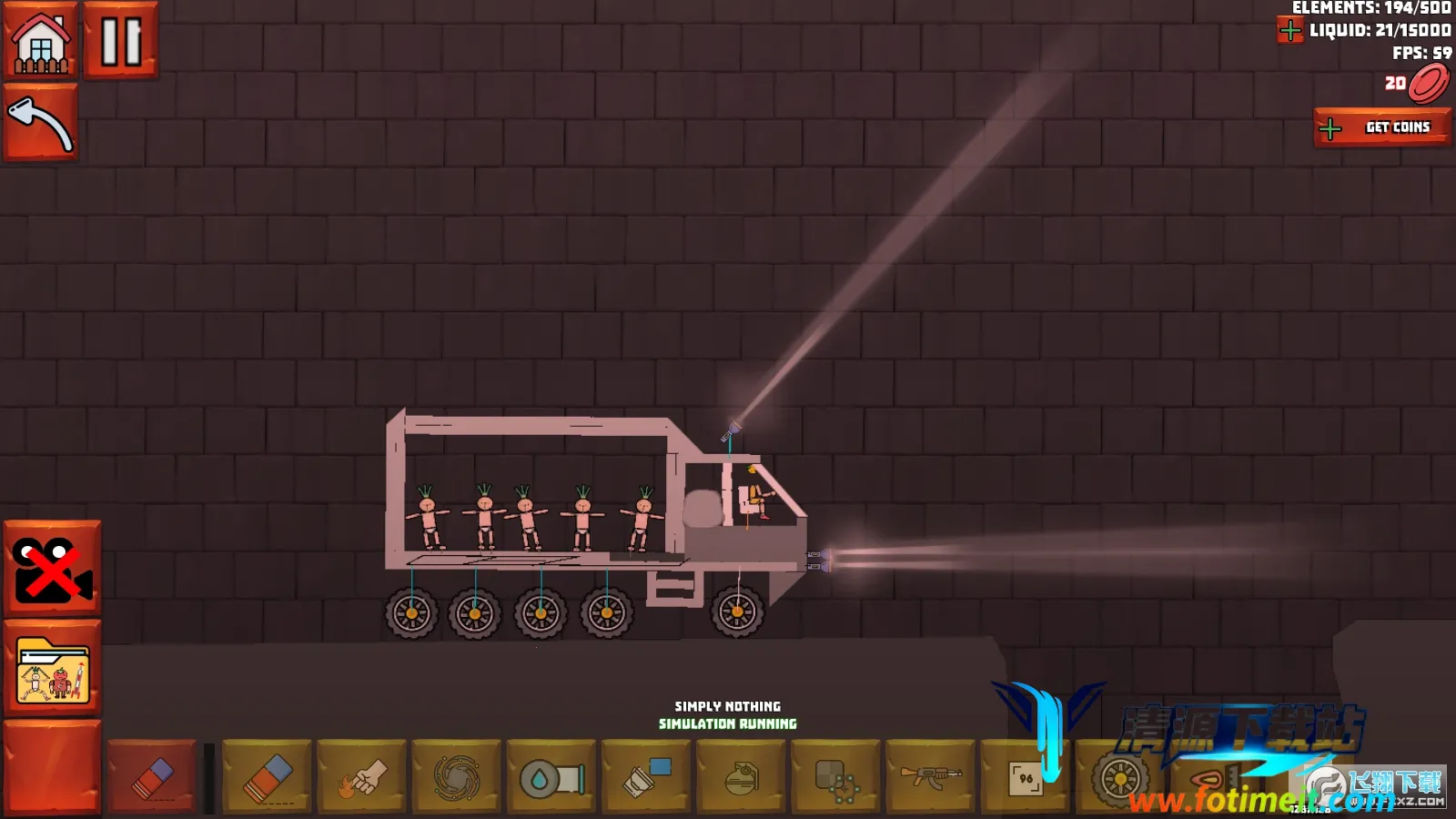Pick the swirling vortex tool
The width and height of the screenshot is (1456, 819).
point(457,776)
